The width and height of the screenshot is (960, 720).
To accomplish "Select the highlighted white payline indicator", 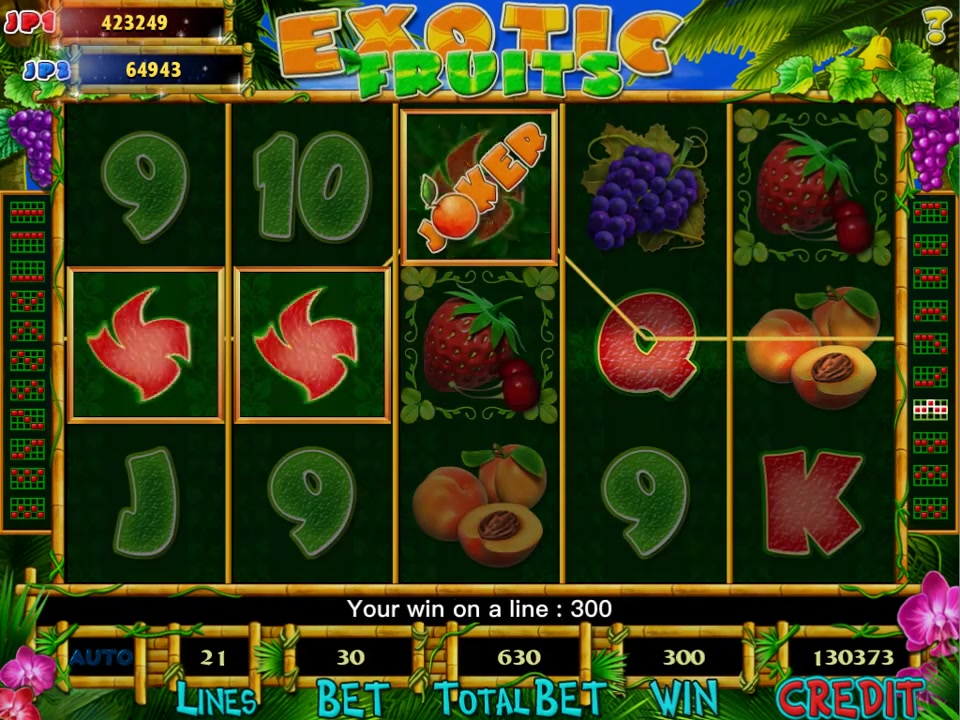I will [x=930, y=407].
